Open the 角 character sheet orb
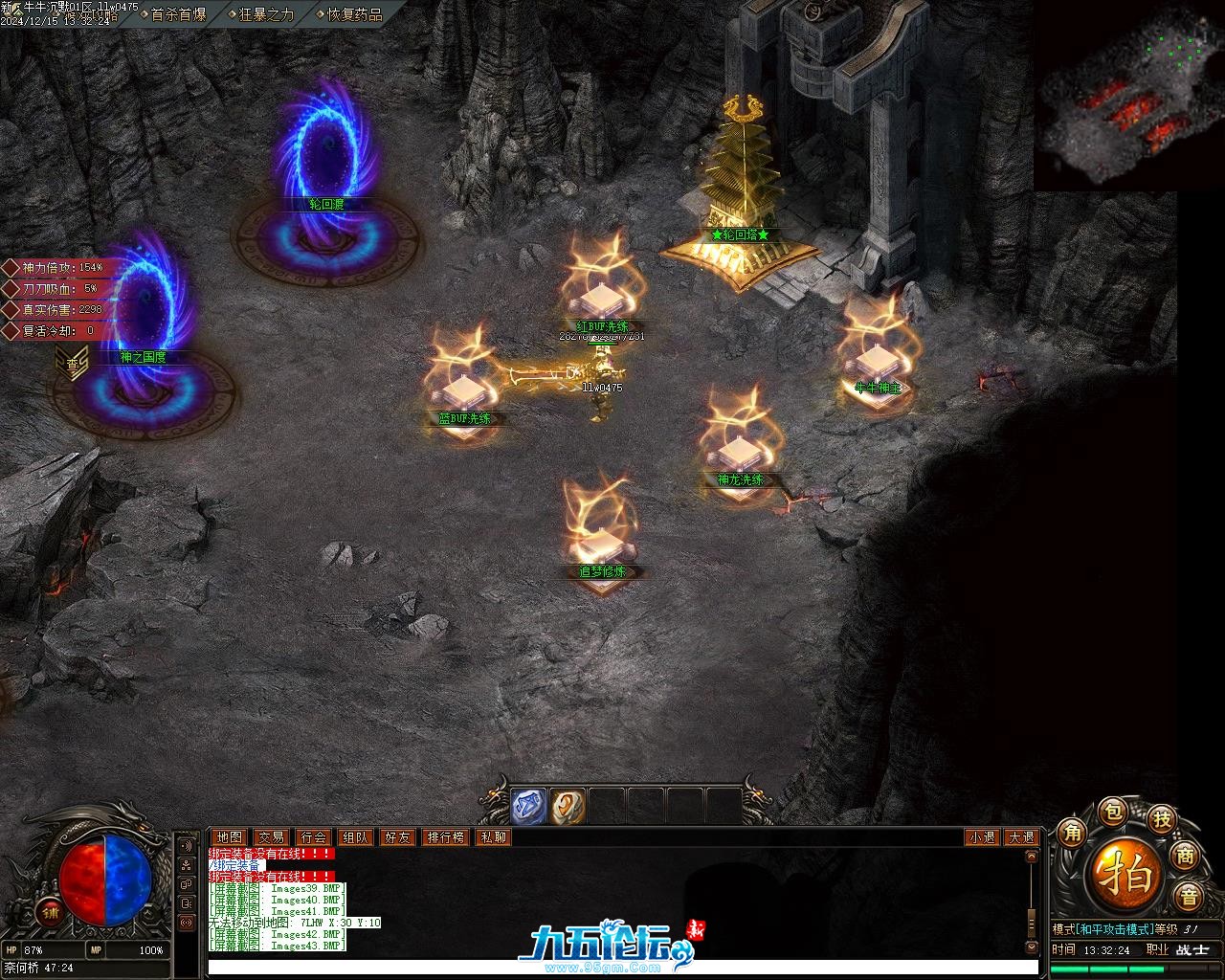 (x=1073, y=833)
